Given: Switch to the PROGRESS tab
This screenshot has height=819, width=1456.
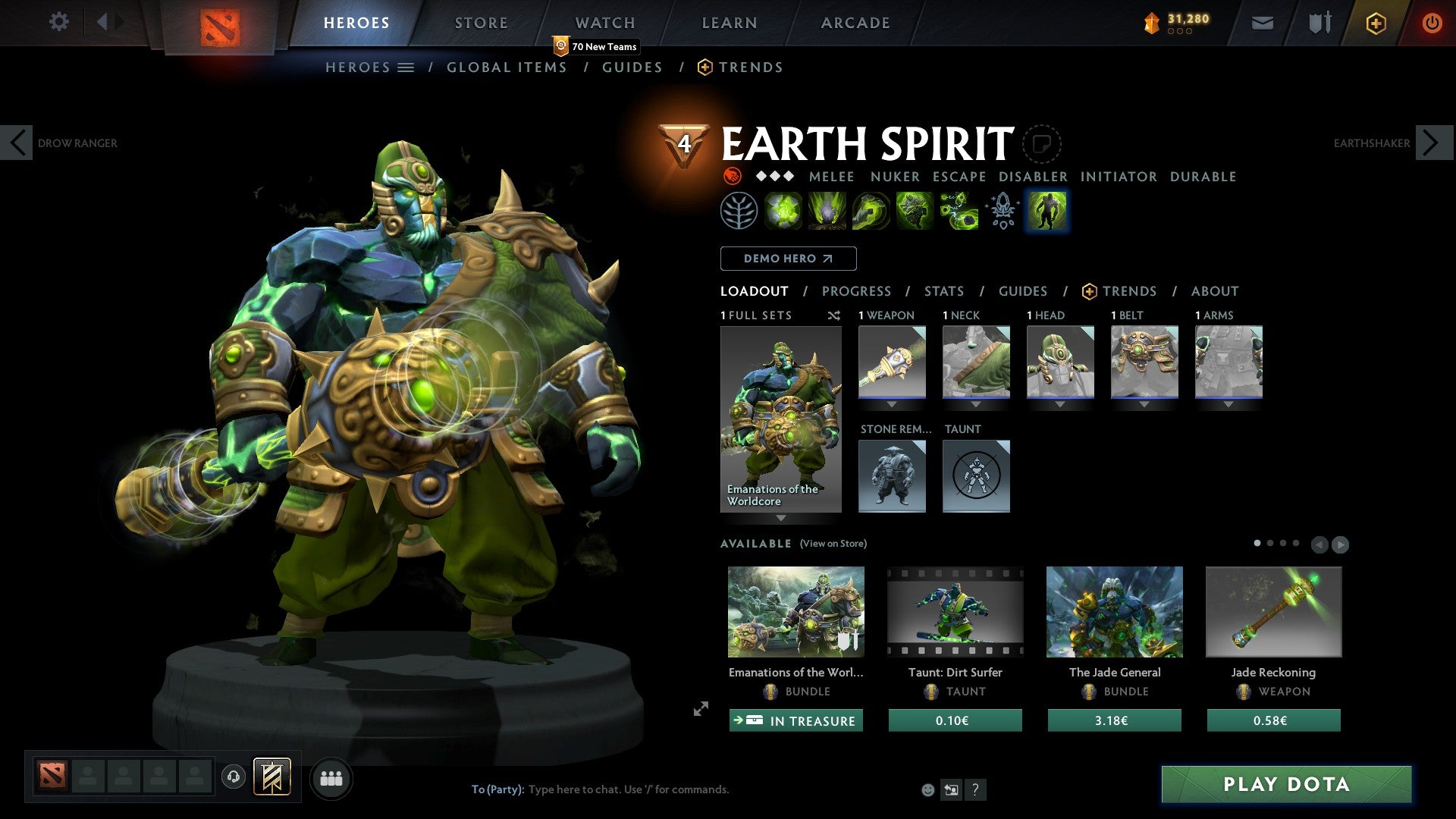Looking at the screenshot, I should point(857,290).
